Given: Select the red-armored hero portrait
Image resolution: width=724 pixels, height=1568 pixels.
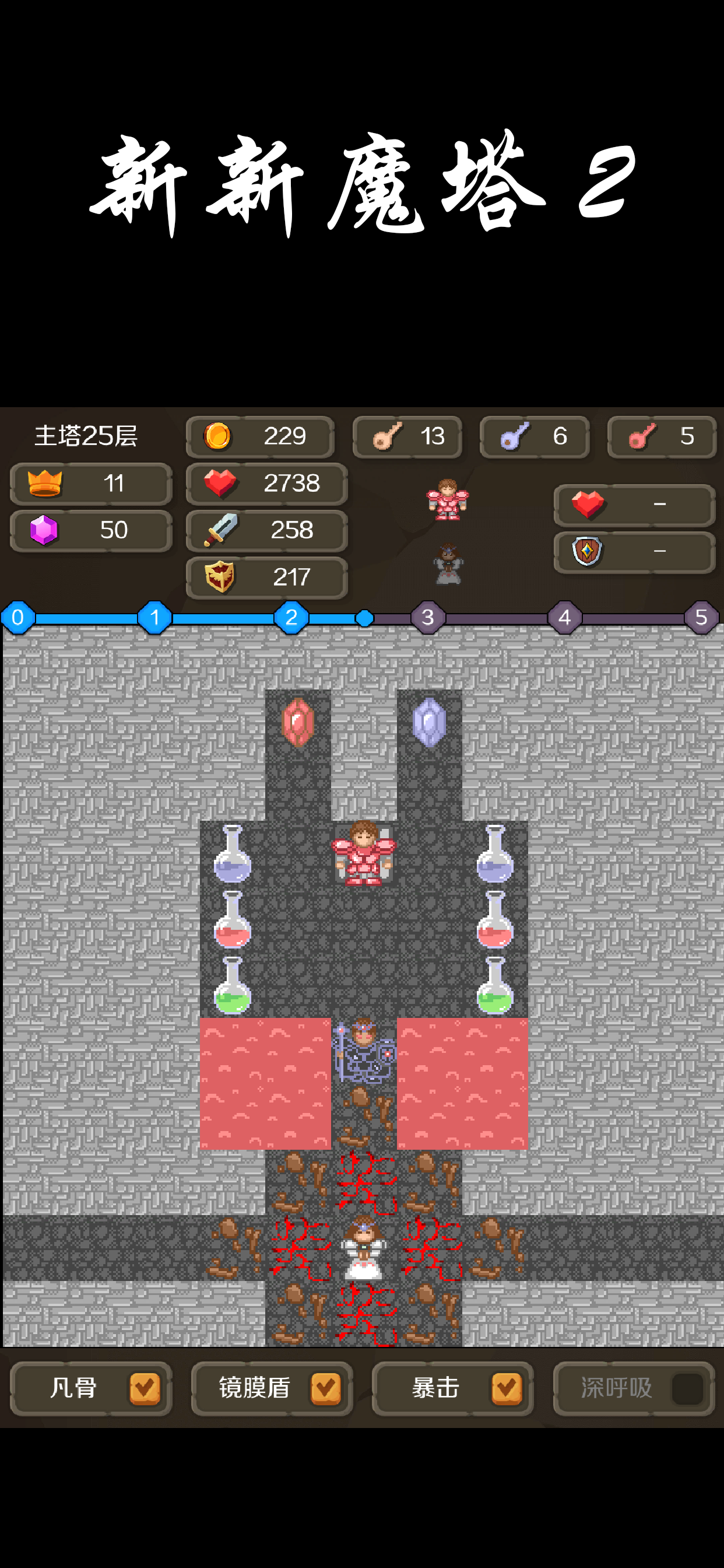Looking at the screenshot, I should (x=448, y=500).
